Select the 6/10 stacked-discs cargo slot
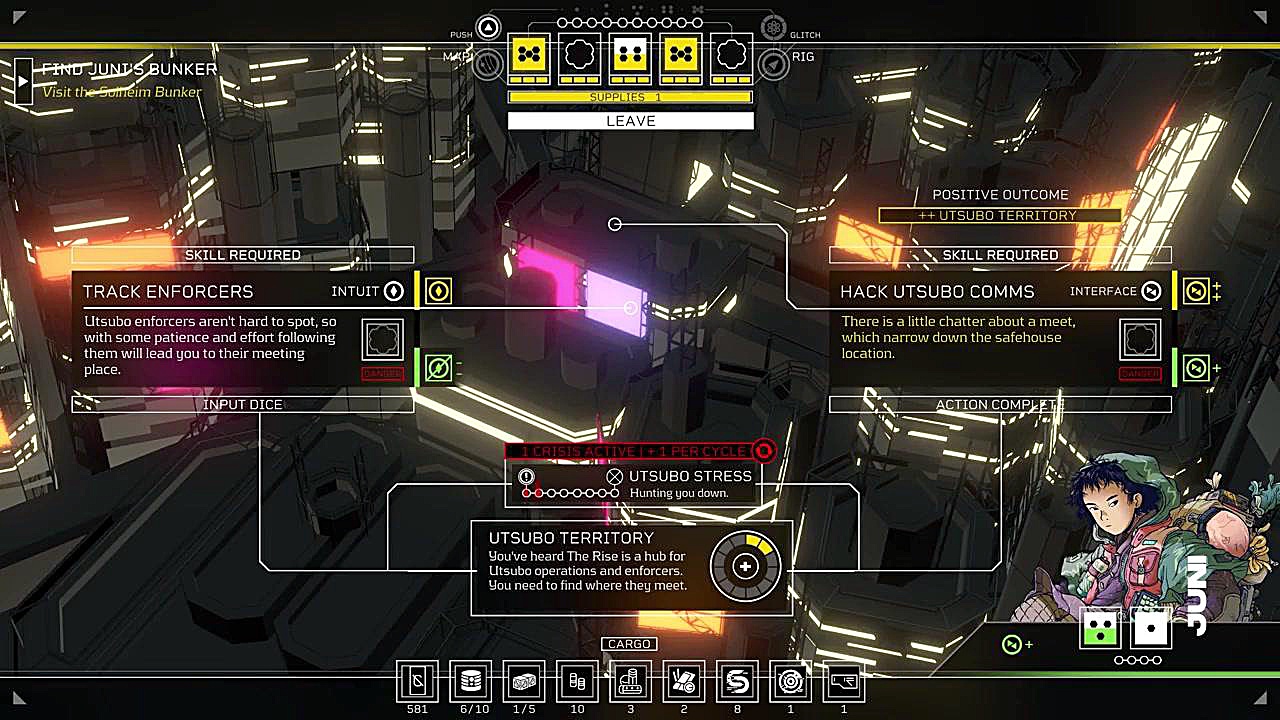The width and height of the screenshot is (1280, 720). tap(471, 682)
